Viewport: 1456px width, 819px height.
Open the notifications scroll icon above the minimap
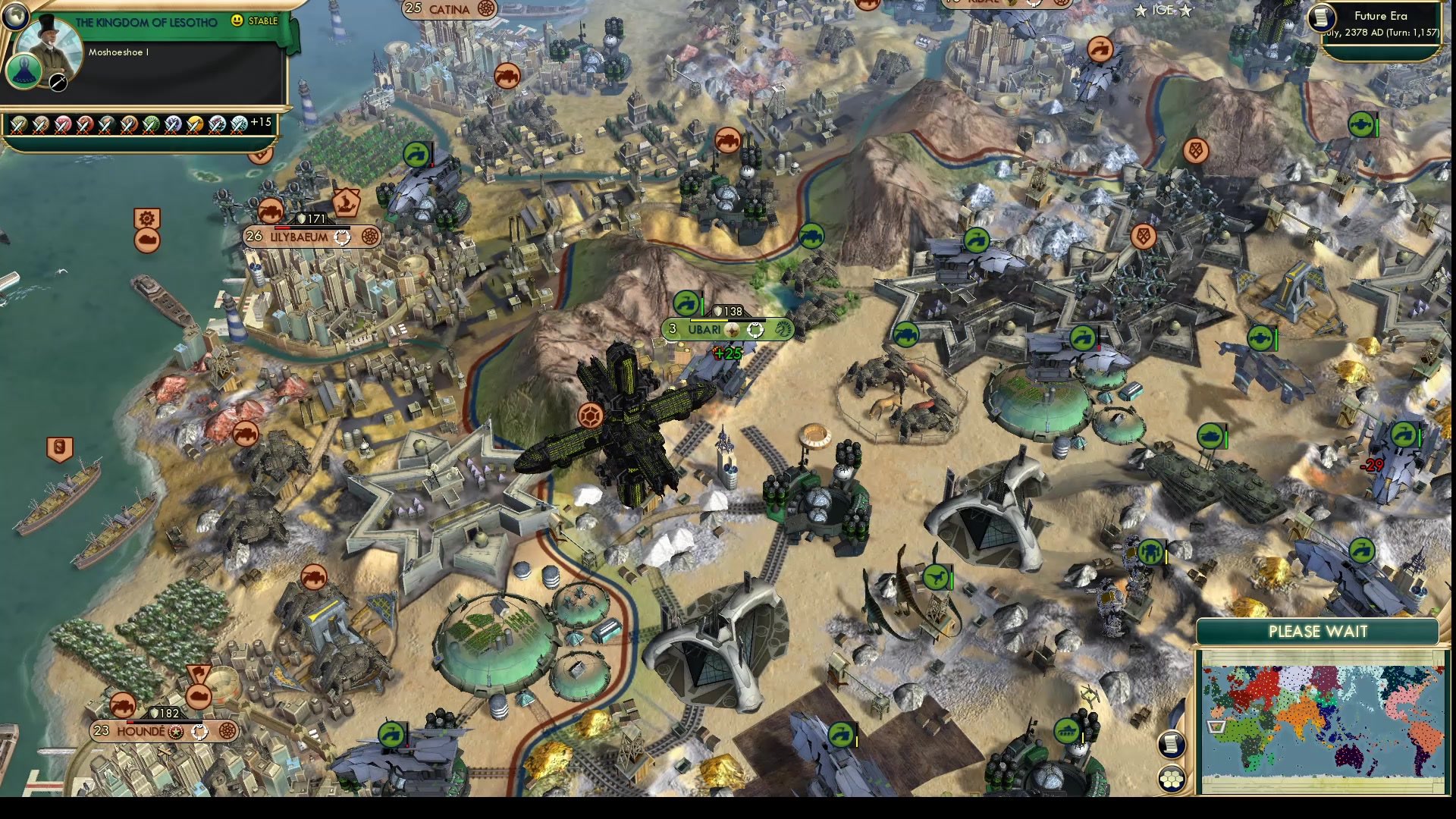click(x=1172, y=745)
